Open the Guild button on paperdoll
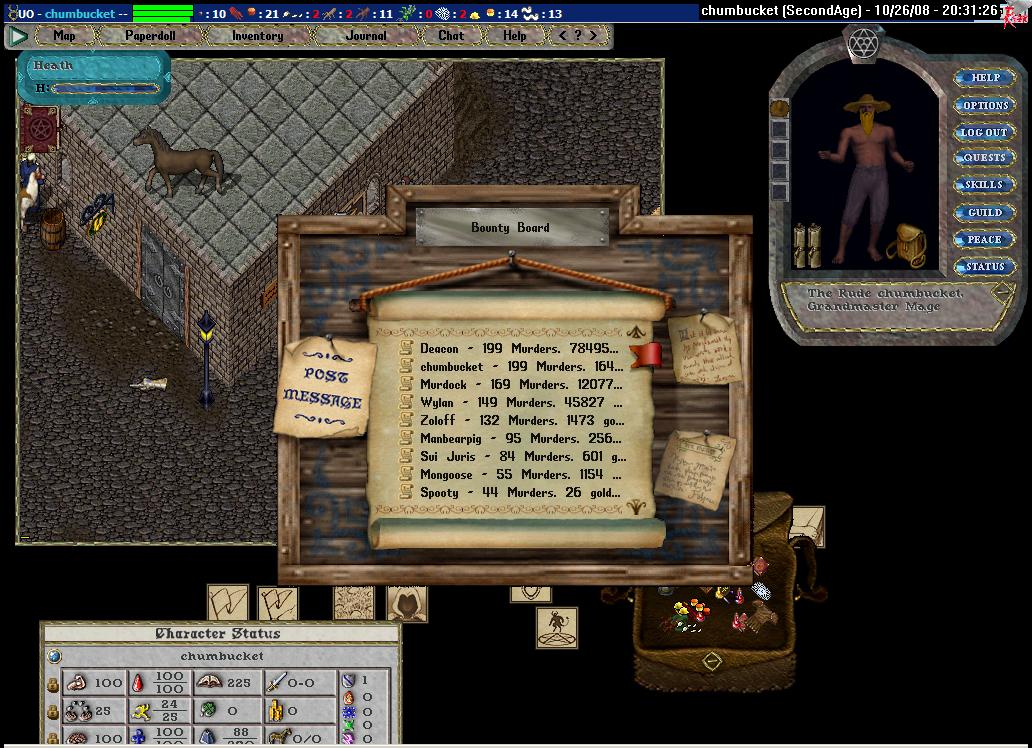The width and height of the screenshot is (1032, 748). pos(985,212)
